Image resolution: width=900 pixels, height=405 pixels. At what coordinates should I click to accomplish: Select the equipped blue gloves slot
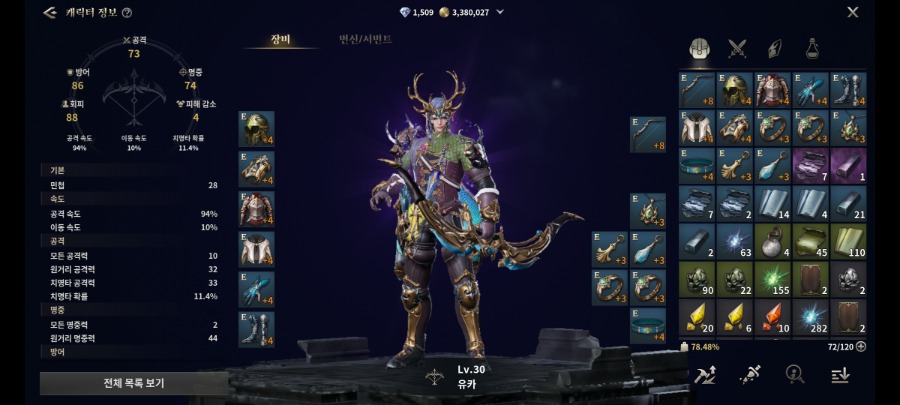[256, 289]
